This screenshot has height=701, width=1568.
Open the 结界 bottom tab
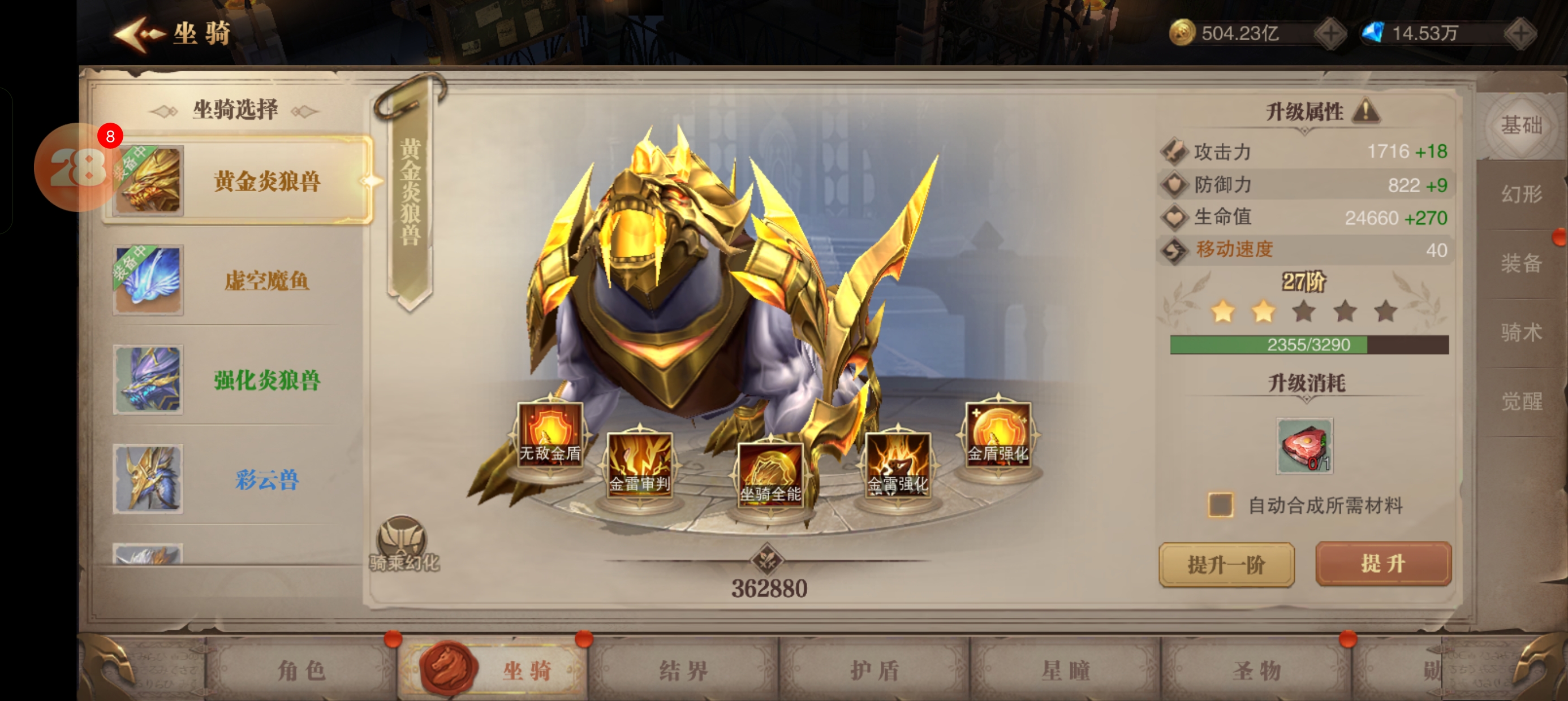[x=683, y=670]
